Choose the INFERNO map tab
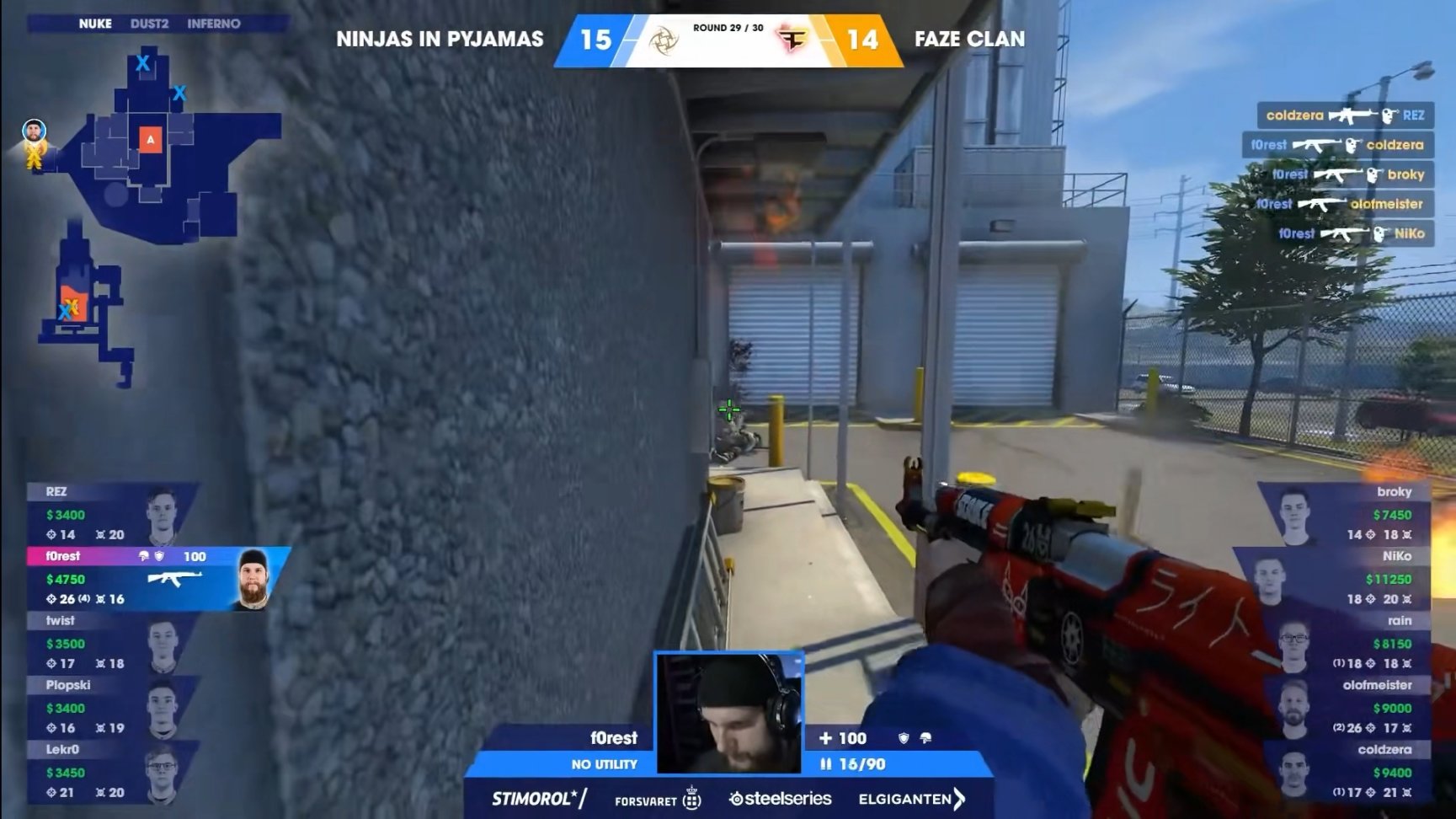 point(213,24)
